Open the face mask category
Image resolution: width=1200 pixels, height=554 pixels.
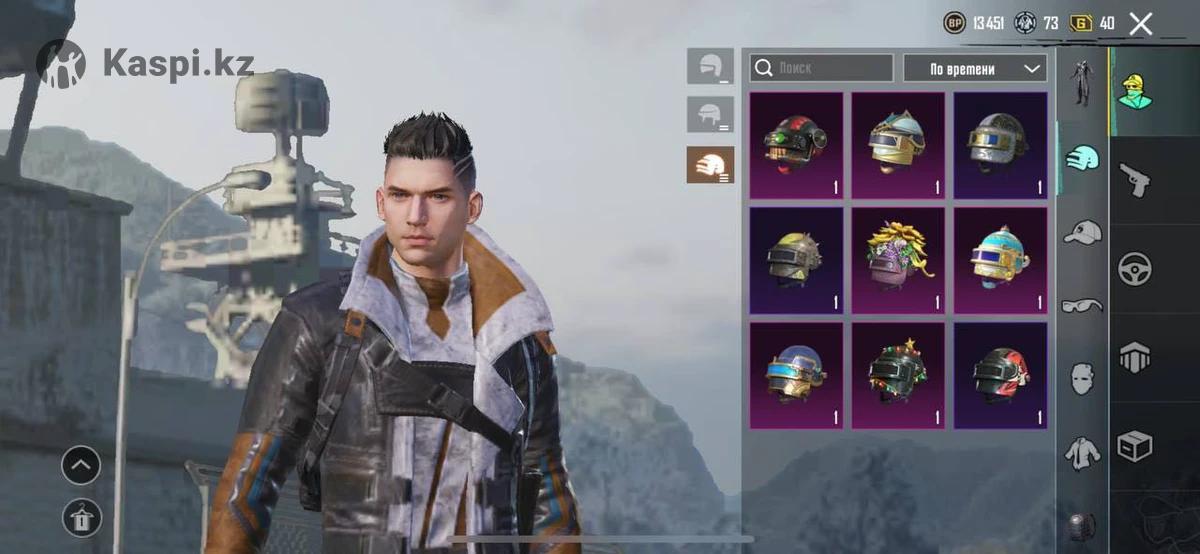(x=1081, y=378)
